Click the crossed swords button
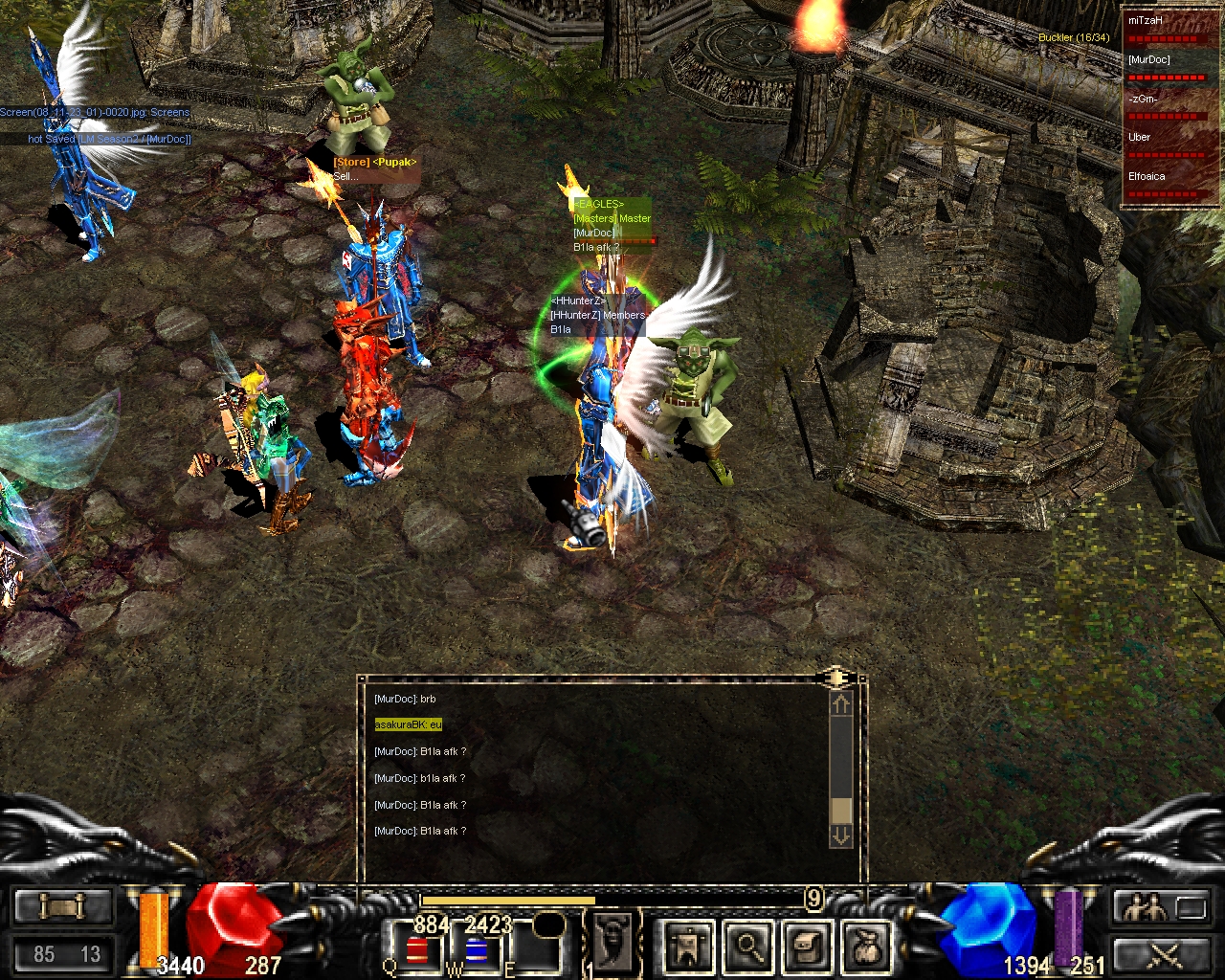The height and width of the screenshot is (980, 1225). point(1163,954)
